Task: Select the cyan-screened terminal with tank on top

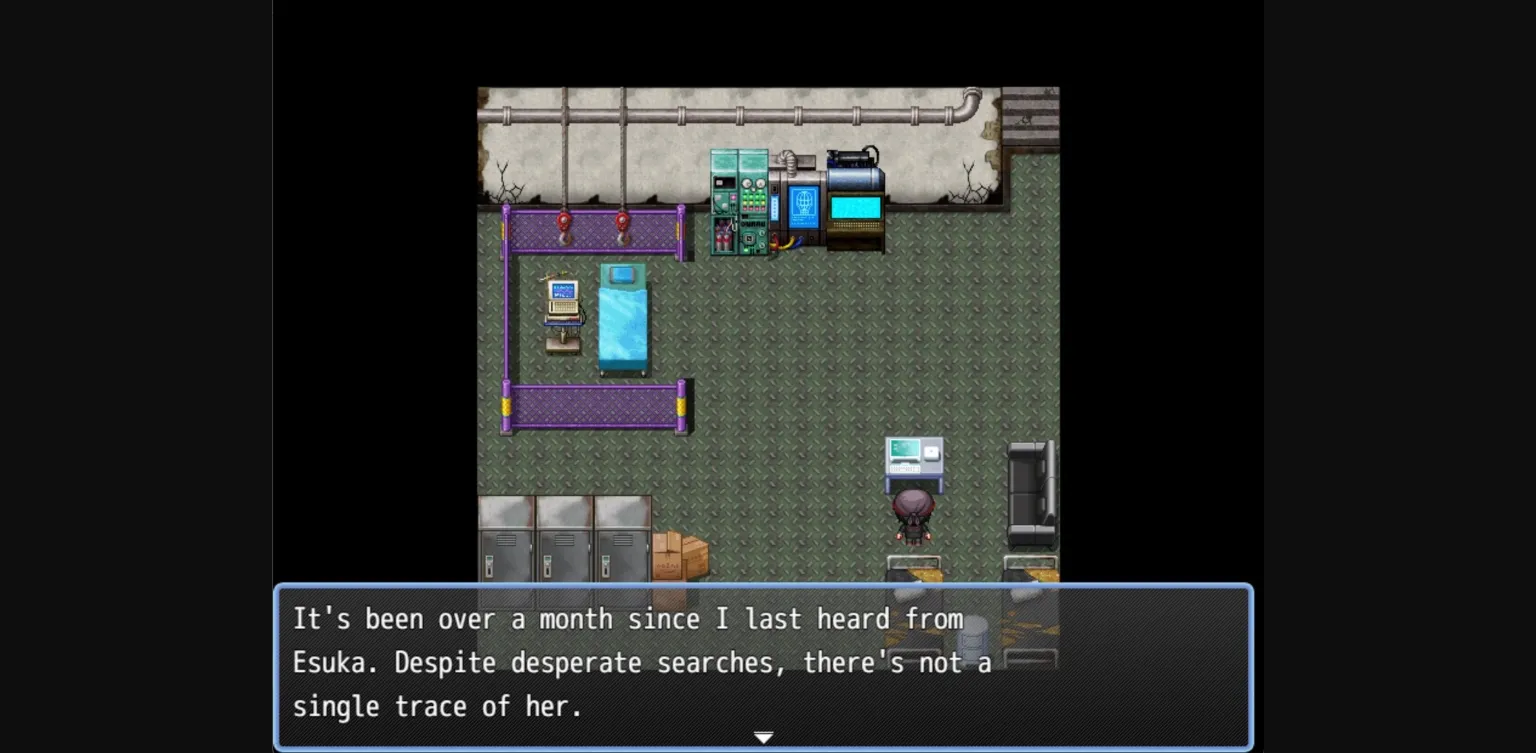Action: click(853, 200)
